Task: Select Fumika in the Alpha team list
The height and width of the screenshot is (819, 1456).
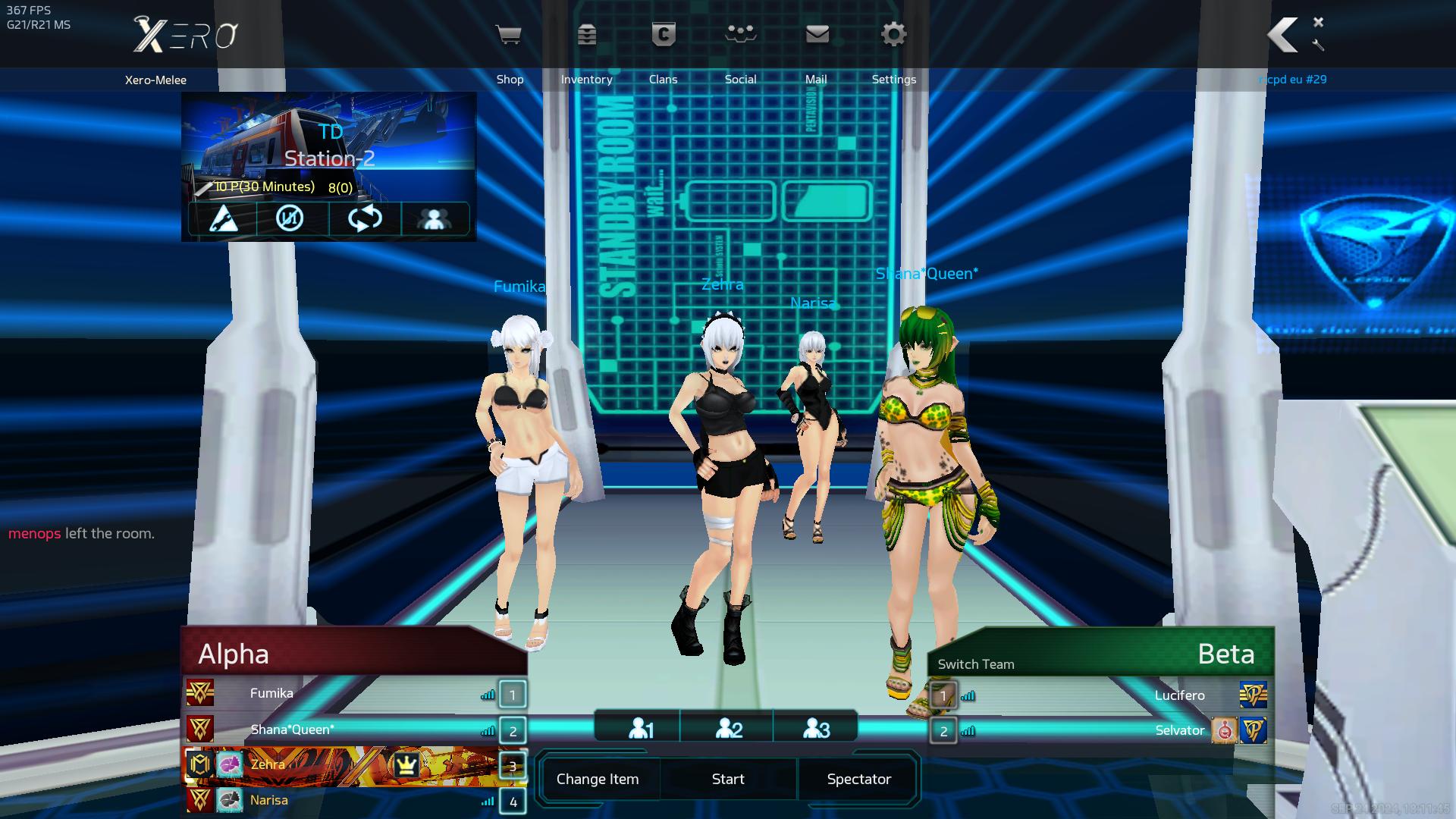Action: (271, 693)
